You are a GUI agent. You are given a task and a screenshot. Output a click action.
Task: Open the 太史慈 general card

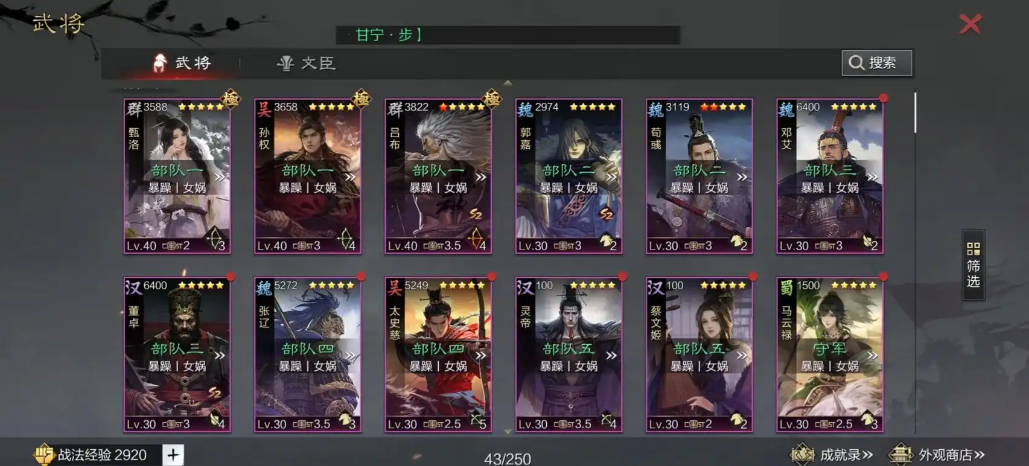pyautogui.click(x=438, y=354)
